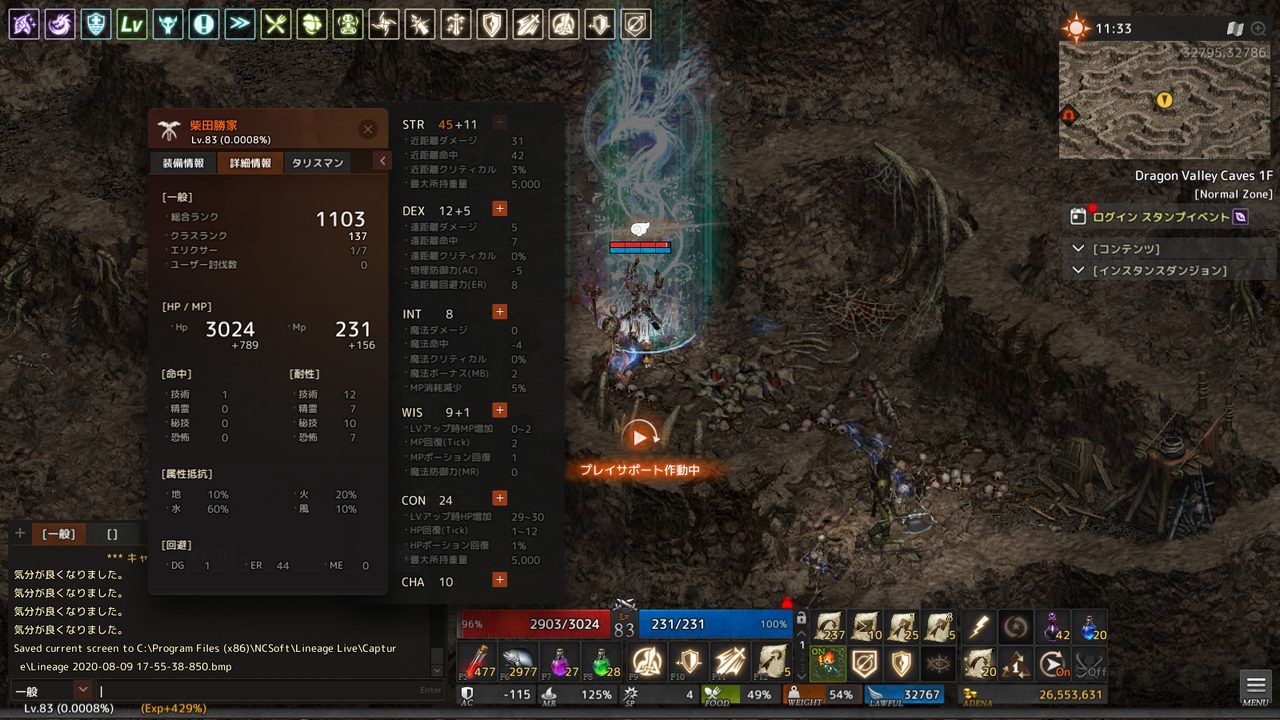The width and height of the screenshot is (1280, 720).
Task: Expand the [インスタンスダンジョン] section
Action: [x=1078, y=270]
